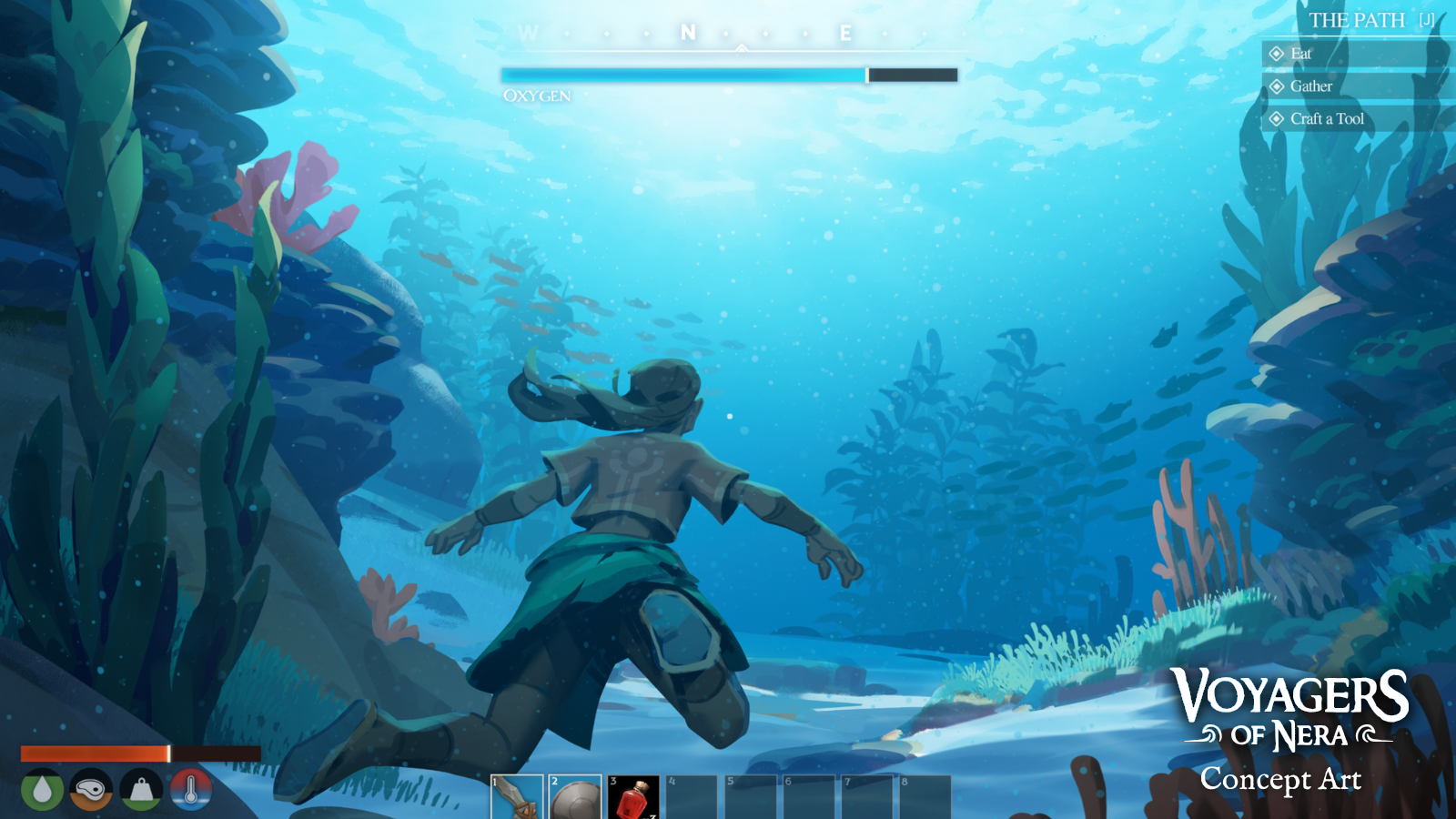Check off the Gather objective marker

click(x=1279, y=86)
